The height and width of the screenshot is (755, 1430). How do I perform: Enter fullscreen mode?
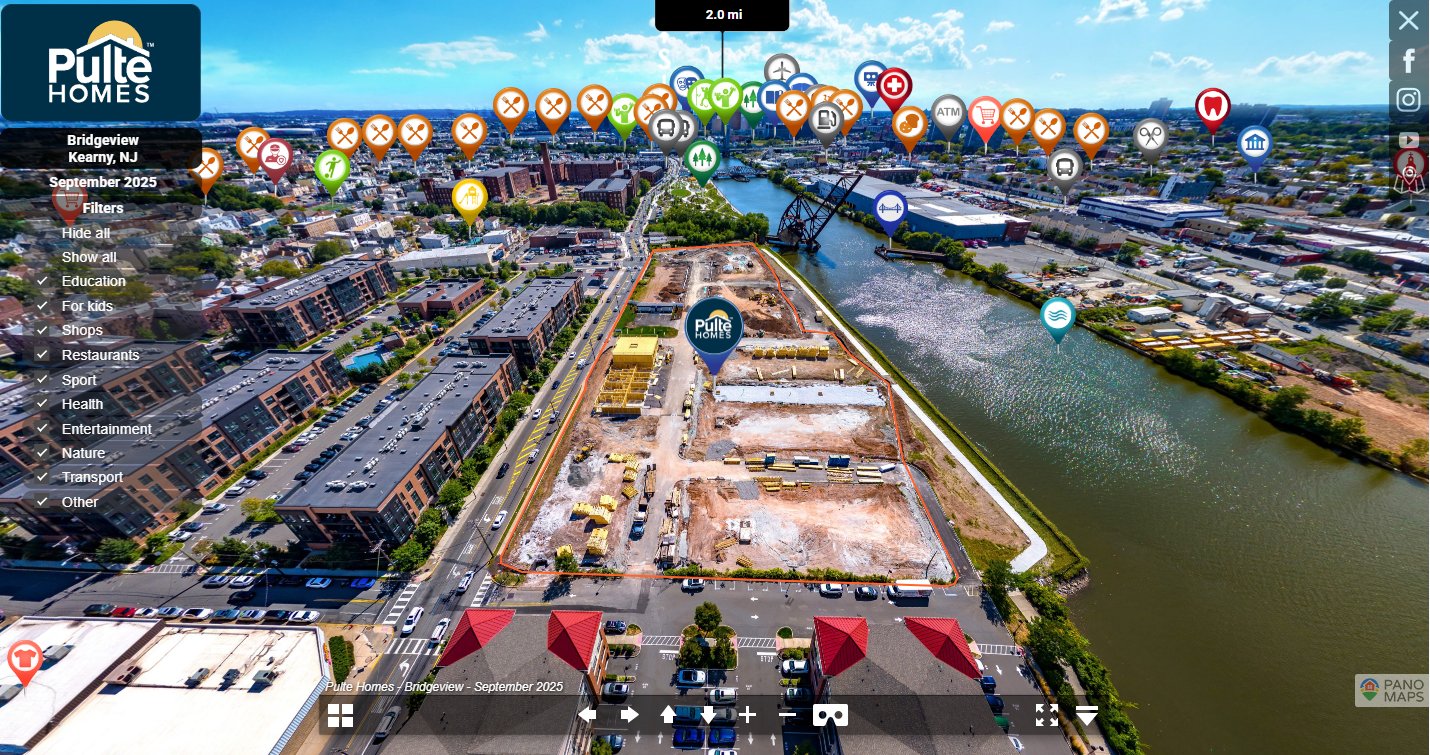[1046, 715]
